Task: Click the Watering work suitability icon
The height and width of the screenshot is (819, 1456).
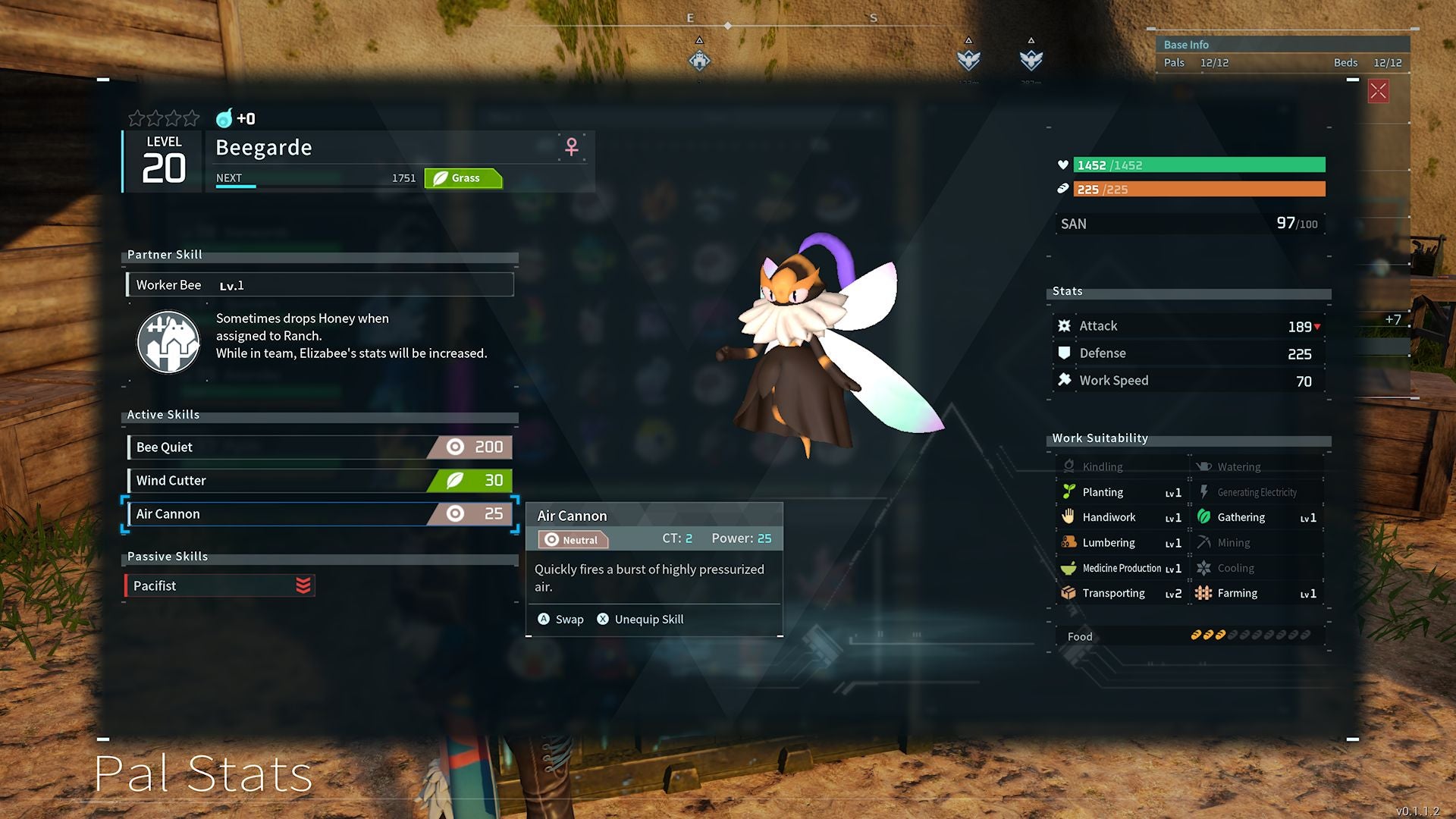Action: tap(1204, 466)
